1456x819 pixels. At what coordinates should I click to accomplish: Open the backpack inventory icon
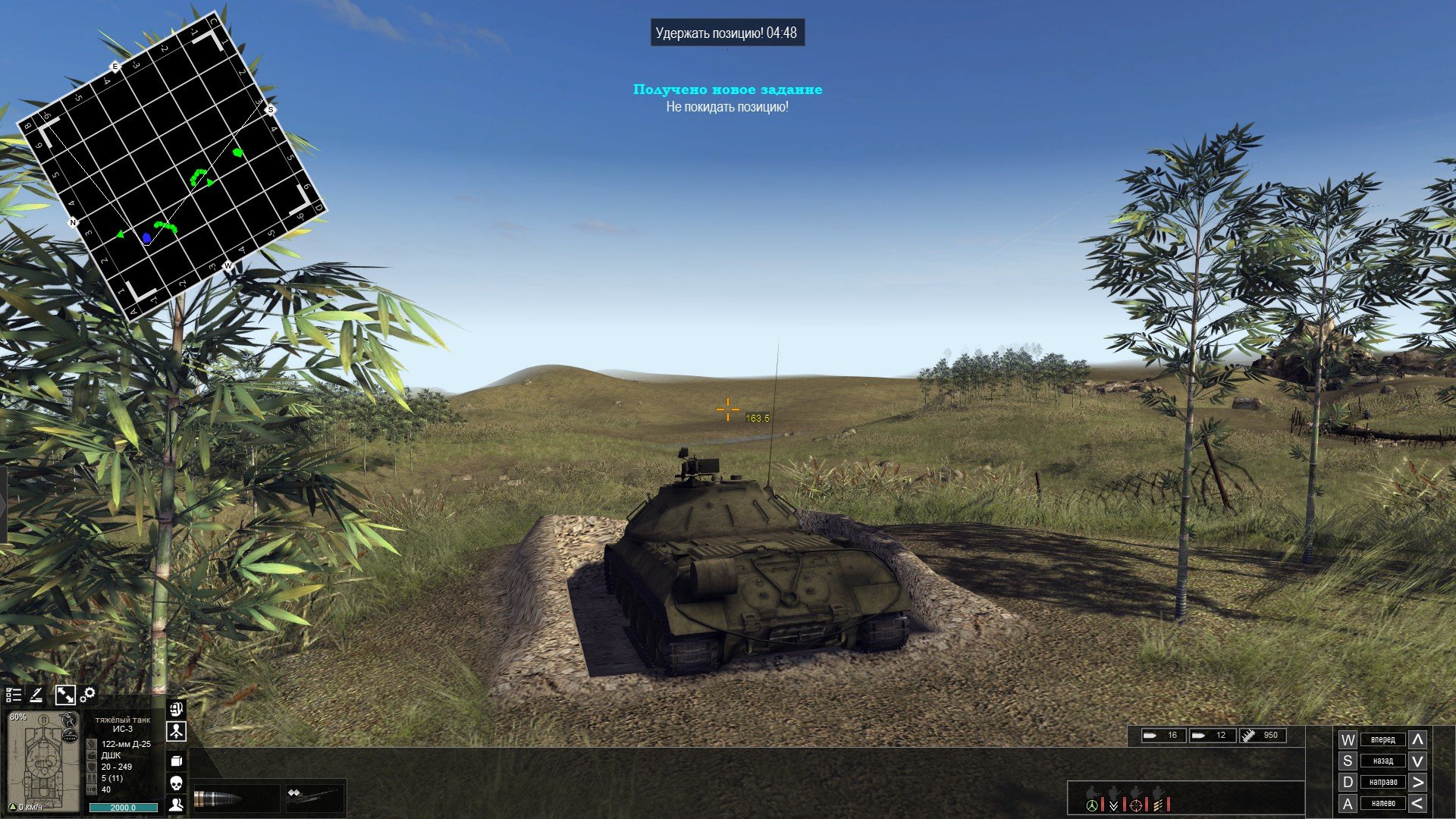[176, 710]
